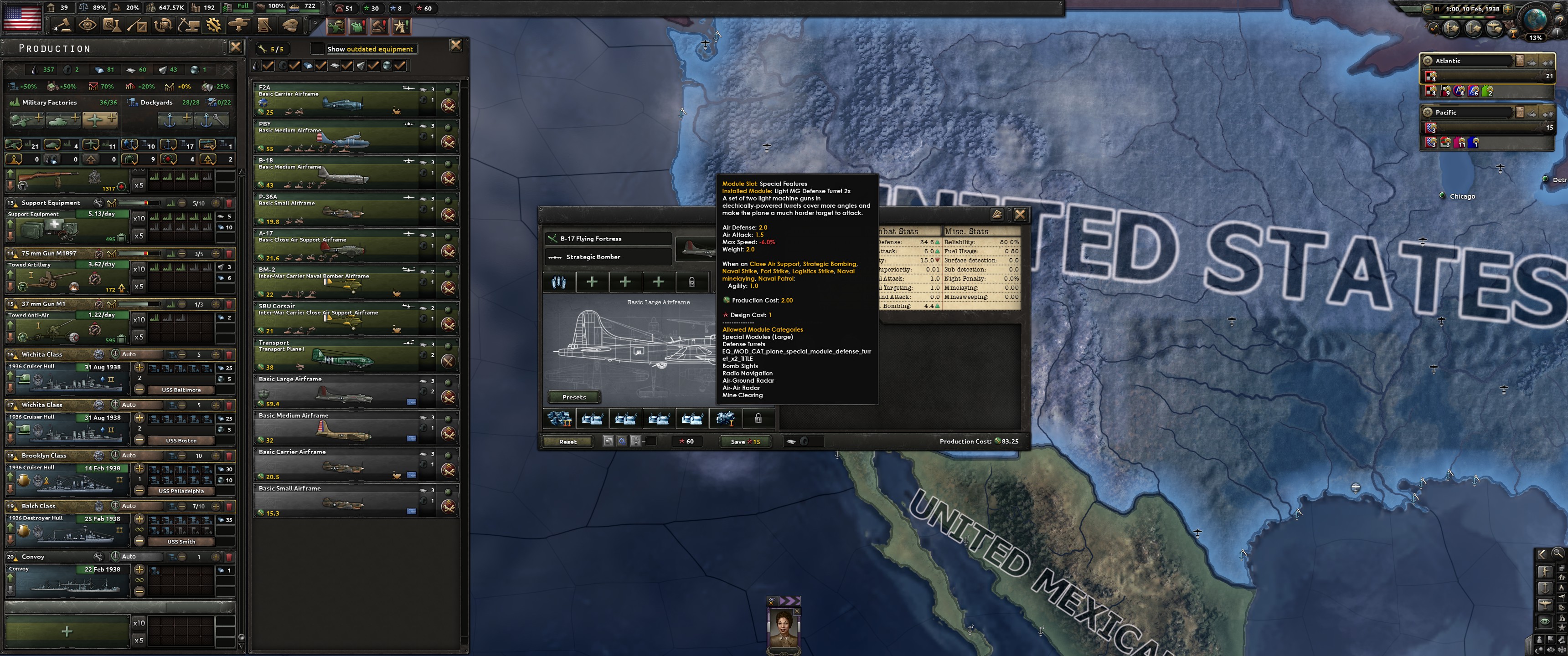Open the Trade menu circular-arrows icon
The height and width of the screenshot is (656, 1568).
(163, 25)
